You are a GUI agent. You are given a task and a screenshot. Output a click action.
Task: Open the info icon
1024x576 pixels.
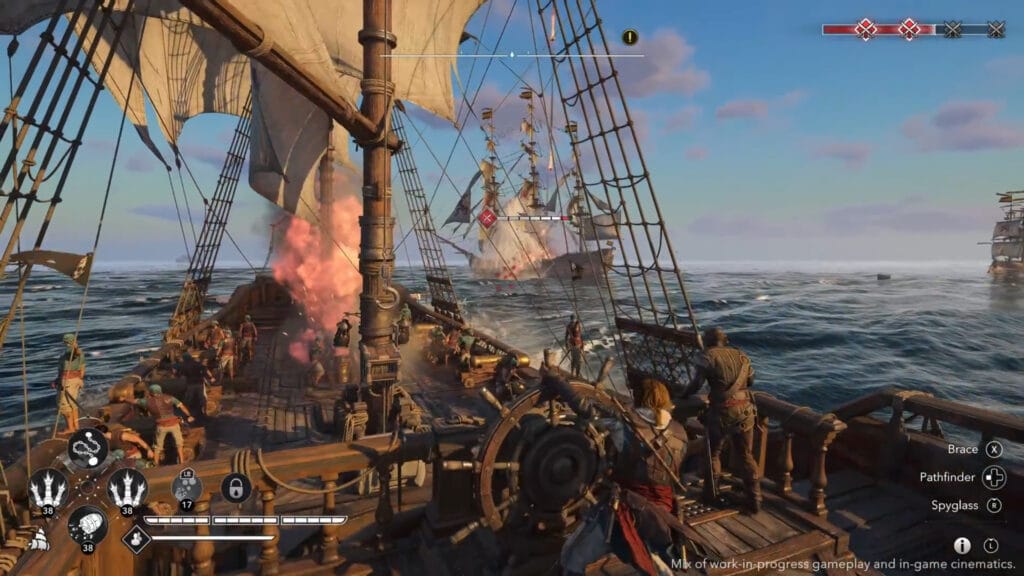coord(962,545)
